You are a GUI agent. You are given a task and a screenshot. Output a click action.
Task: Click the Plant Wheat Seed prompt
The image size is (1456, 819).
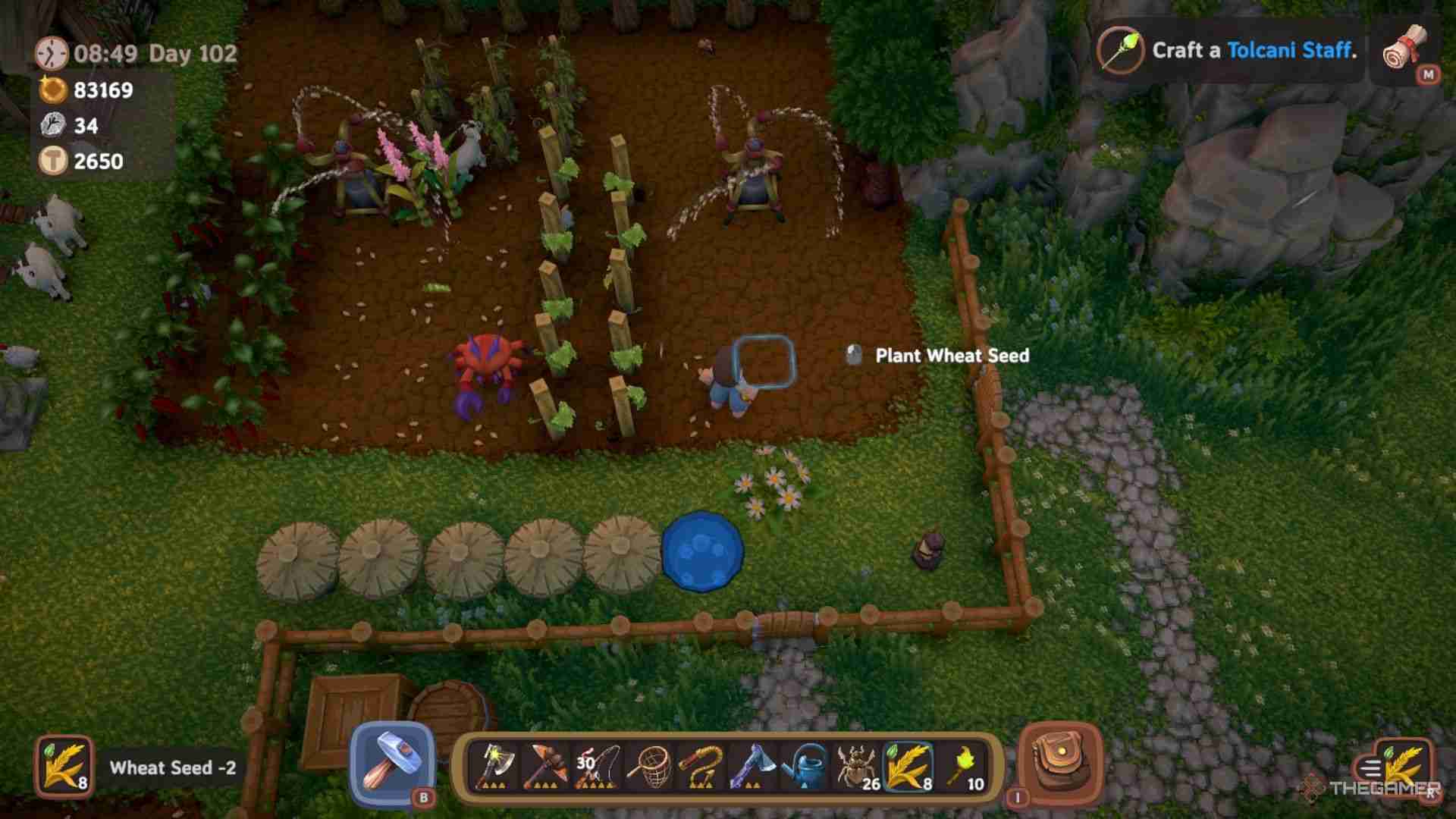tap(952, 356)
